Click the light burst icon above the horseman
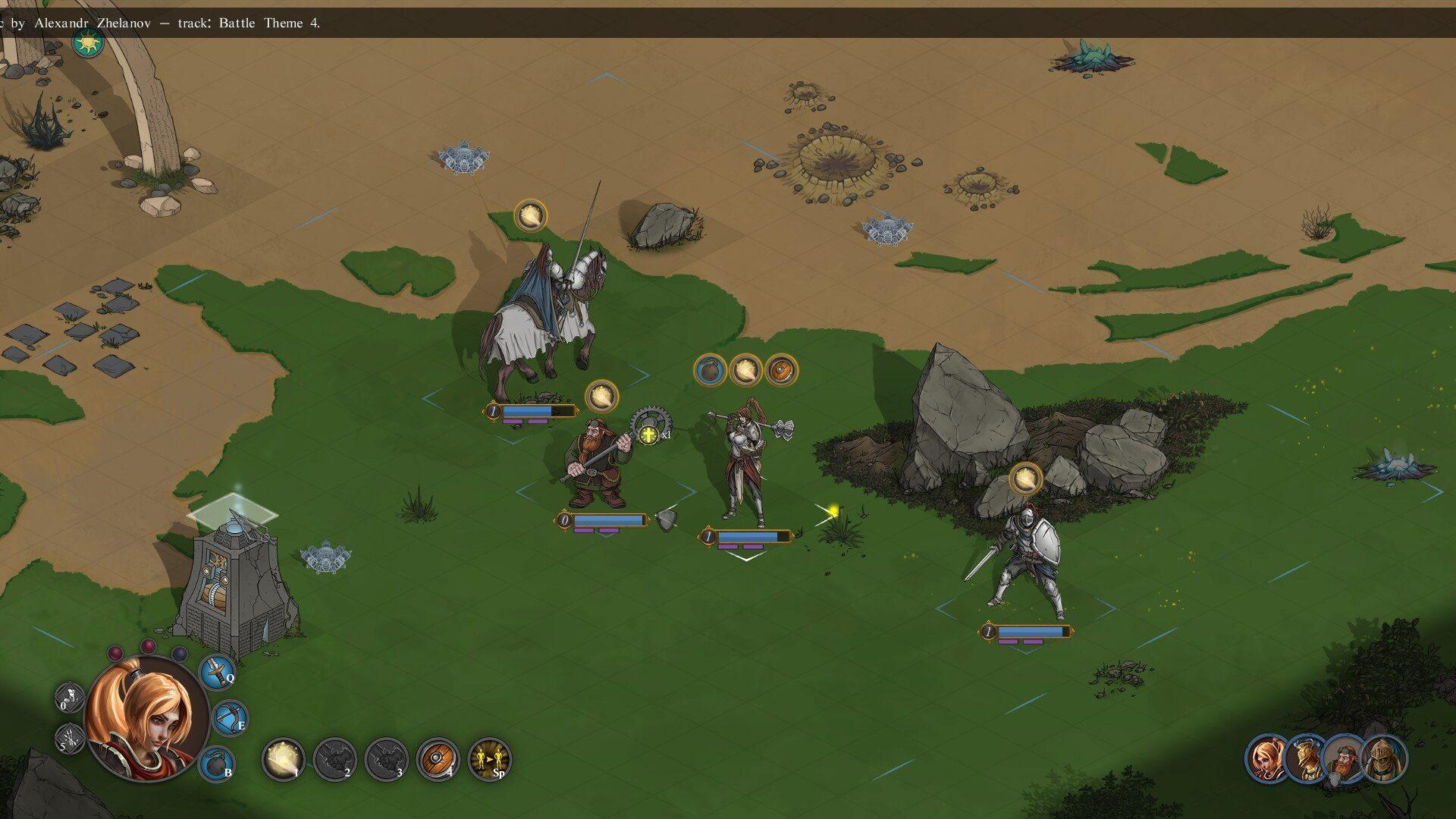This screenshot has height=819, width=1456. point(531,215)
